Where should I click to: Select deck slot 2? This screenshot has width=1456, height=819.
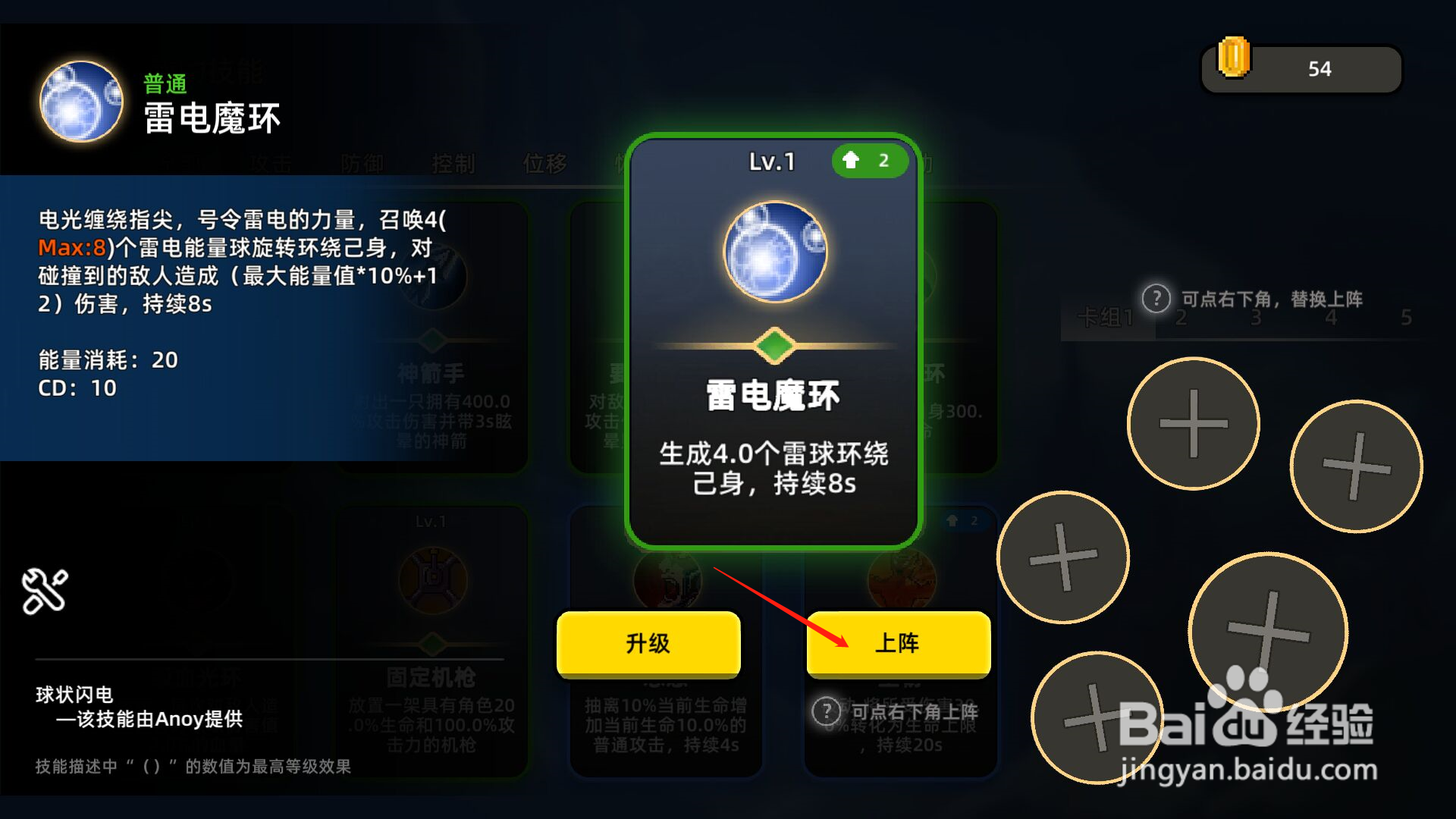[1181, 317]
